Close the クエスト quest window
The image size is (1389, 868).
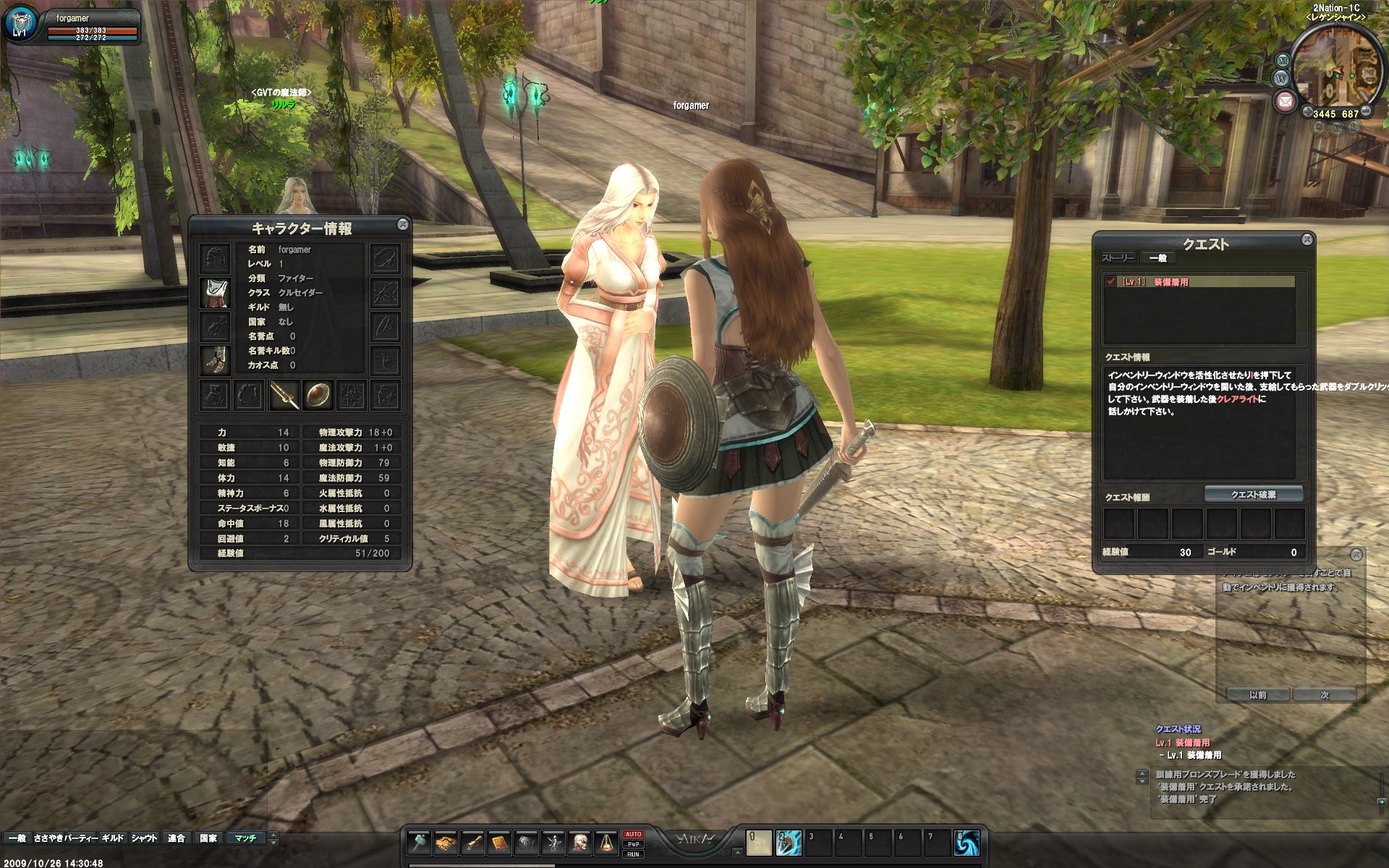pyautogui.click(x=1307, y=239)
